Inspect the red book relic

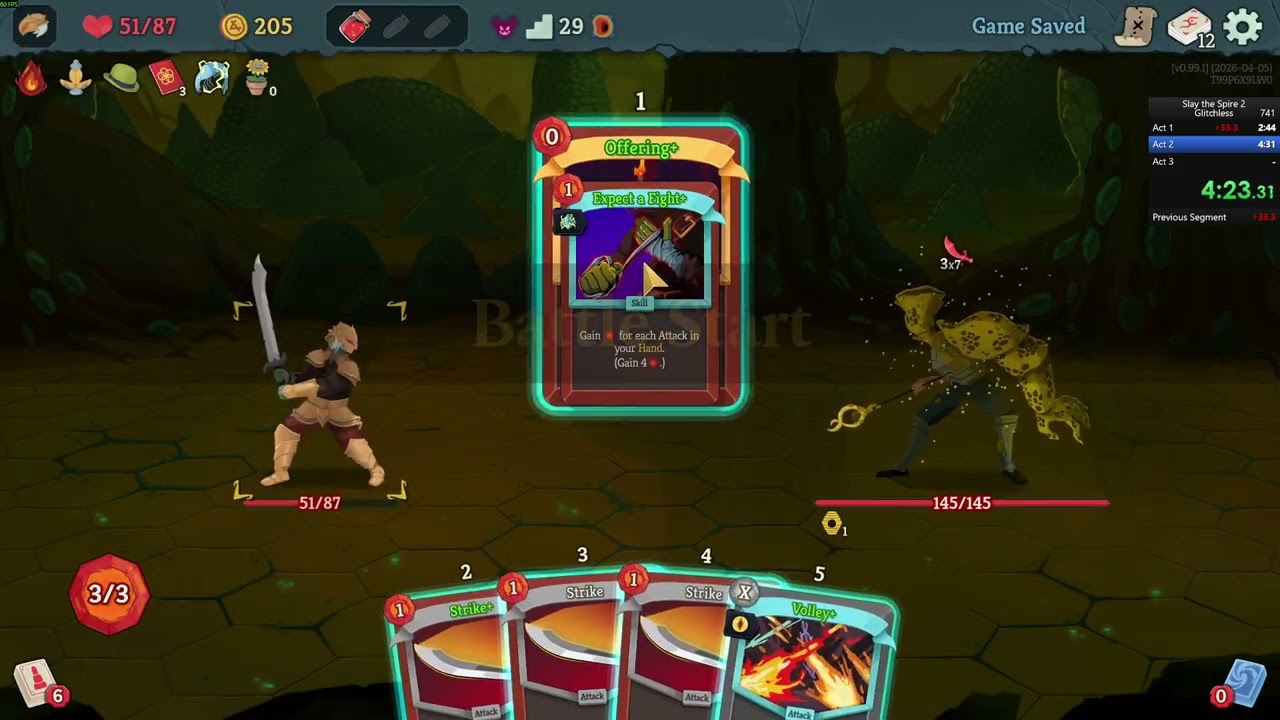tap(166, 77)
